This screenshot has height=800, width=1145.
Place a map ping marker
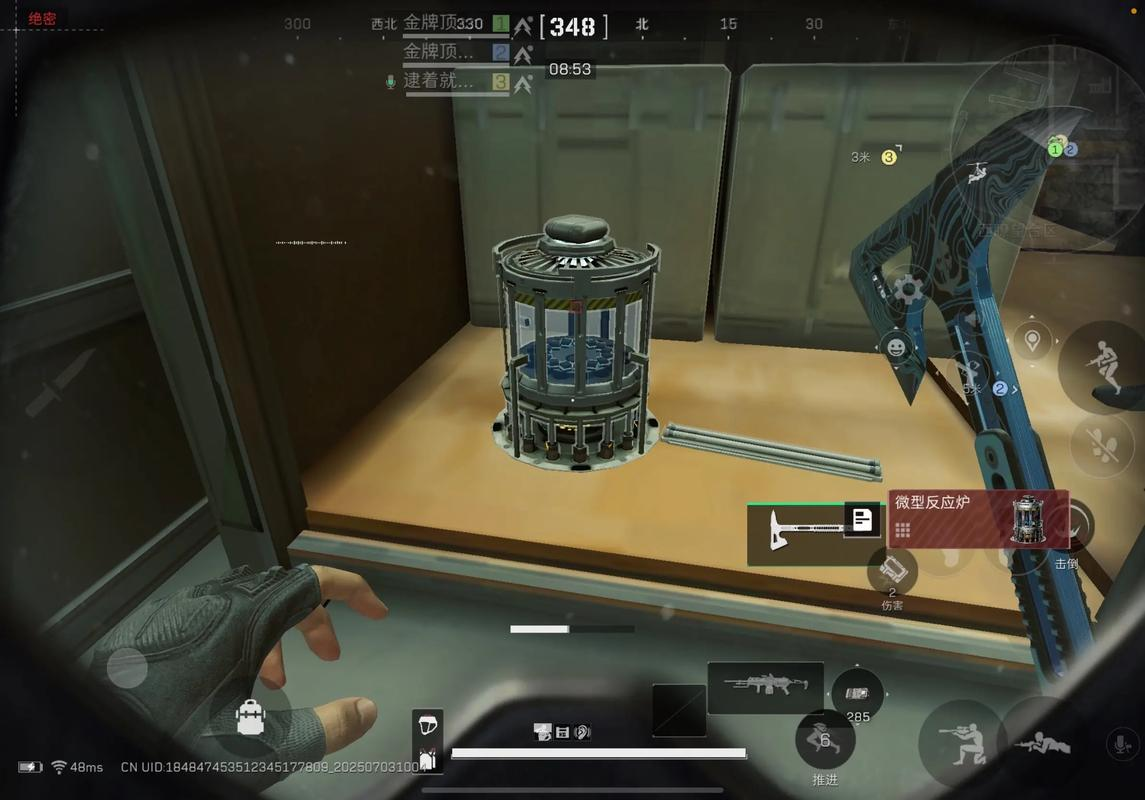coord(1032,341)
